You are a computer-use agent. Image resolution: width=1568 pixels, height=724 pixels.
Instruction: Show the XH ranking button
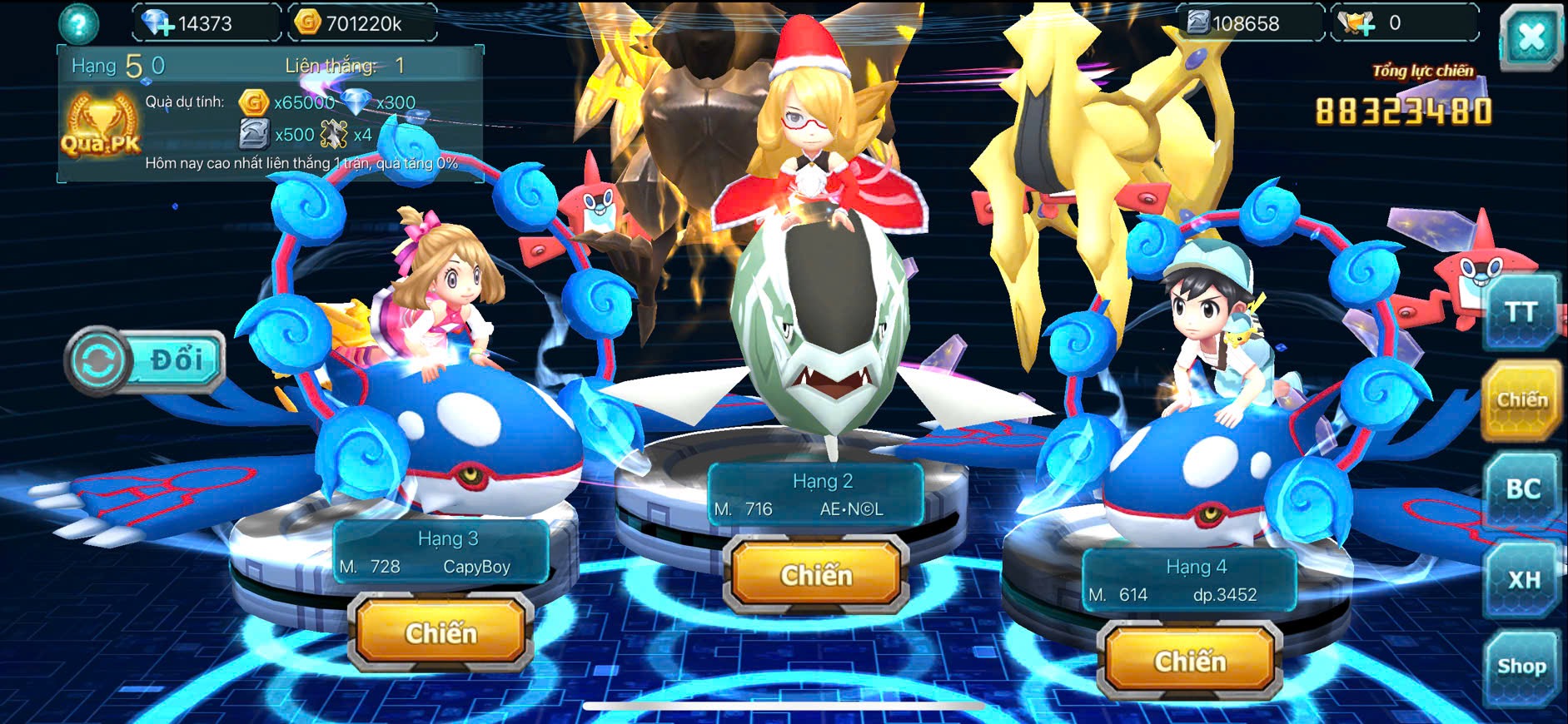tap(1523, 579)
